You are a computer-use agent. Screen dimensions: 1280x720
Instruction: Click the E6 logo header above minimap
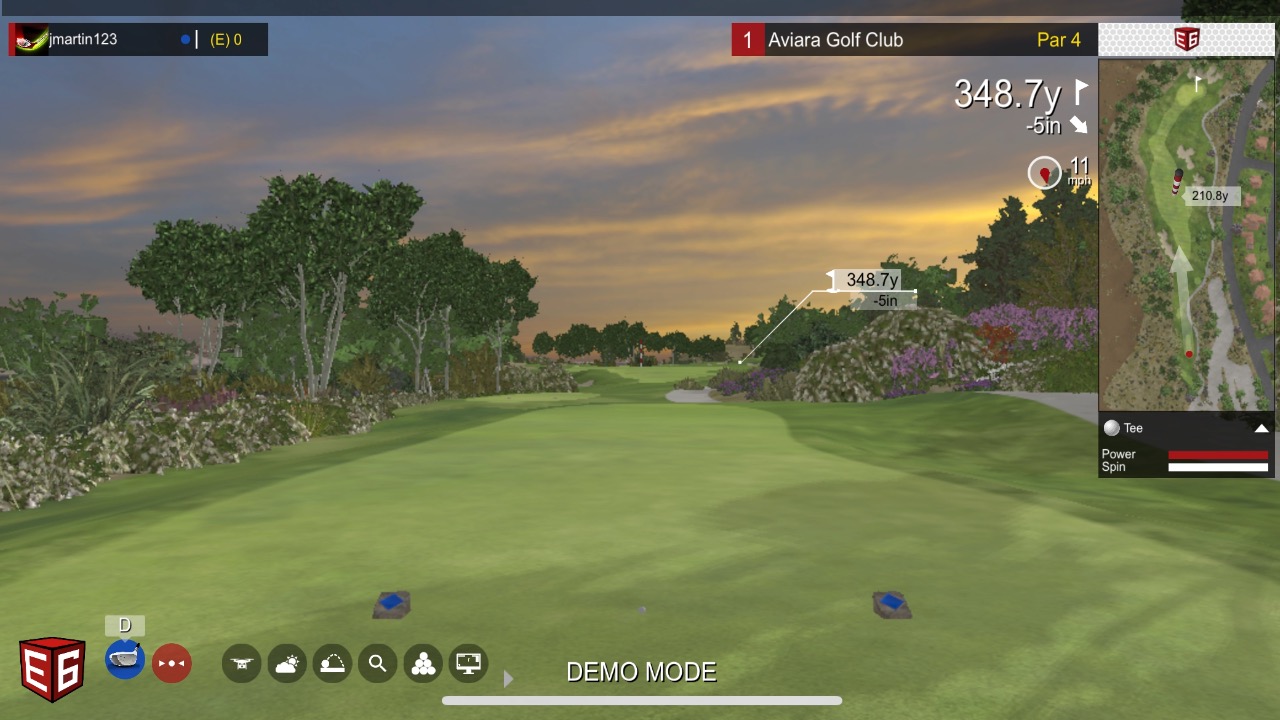(x=1186, y=40)
